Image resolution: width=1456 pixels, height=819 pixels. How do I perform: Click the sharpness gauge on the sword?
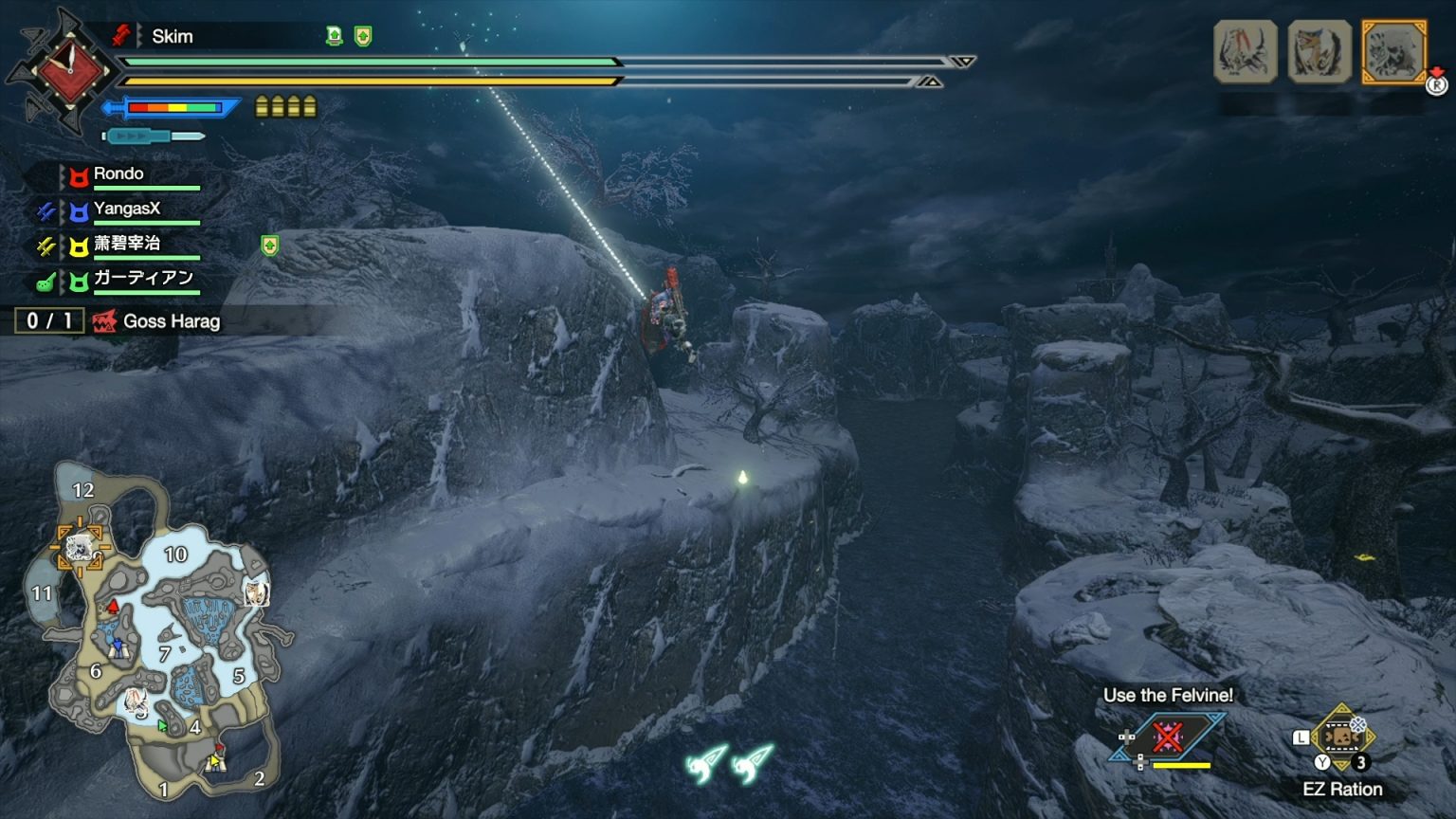tap(173, 107)
